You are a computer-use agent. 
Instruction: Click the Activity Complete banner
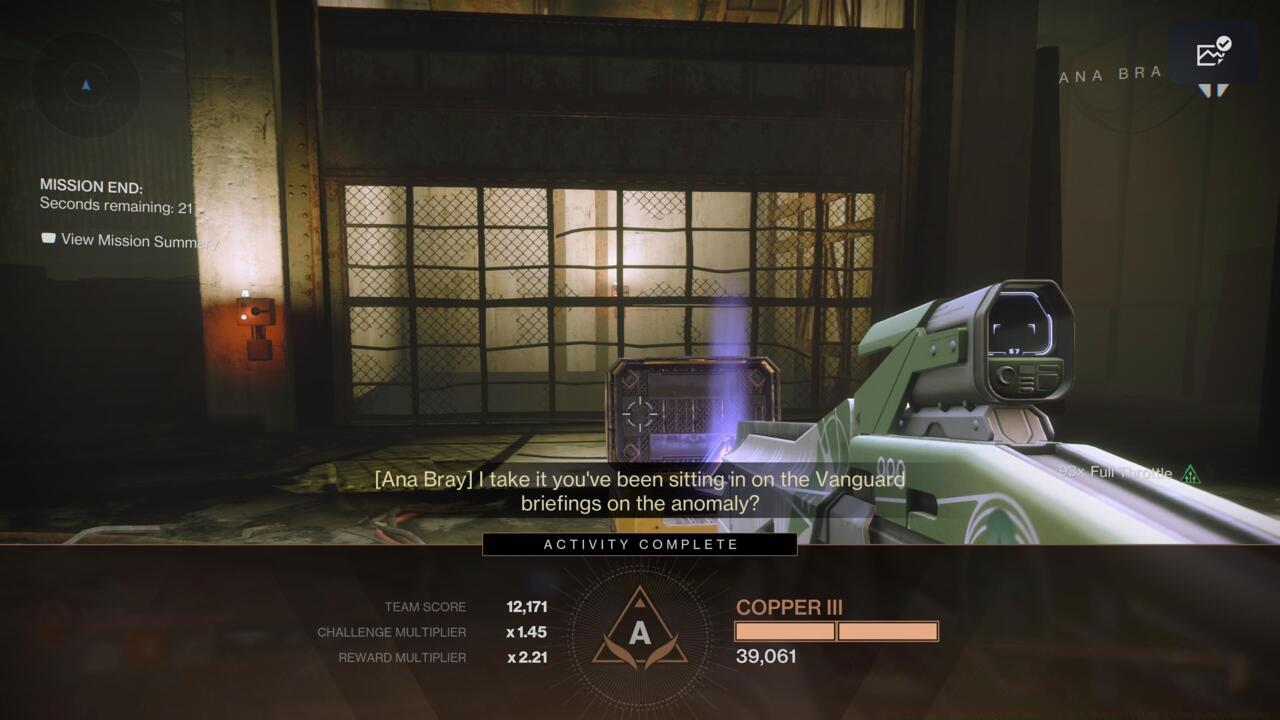coord(640,545)
